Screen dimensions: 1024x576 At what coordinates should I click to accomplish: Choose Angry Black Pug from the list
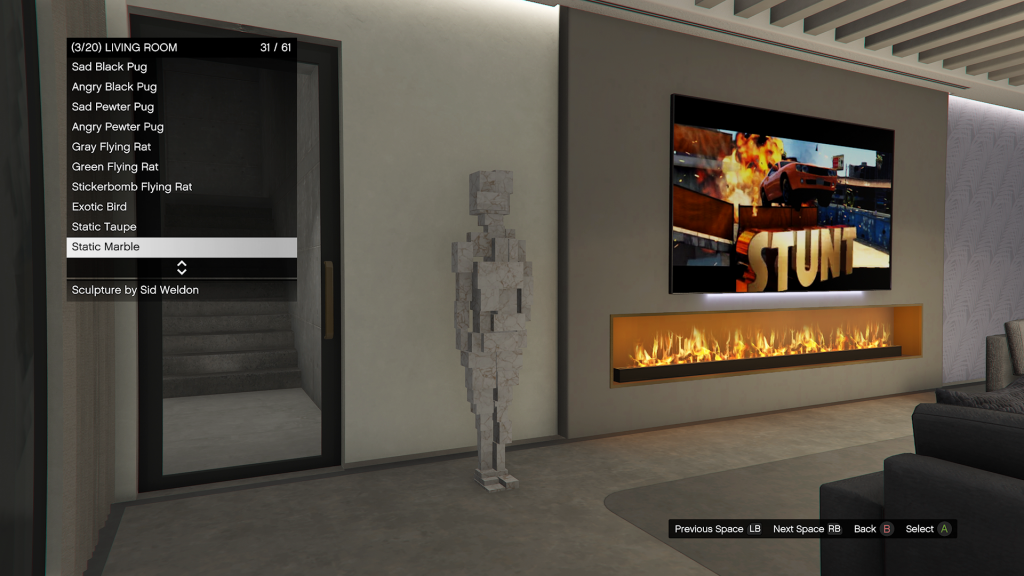[x=114, y=87]
